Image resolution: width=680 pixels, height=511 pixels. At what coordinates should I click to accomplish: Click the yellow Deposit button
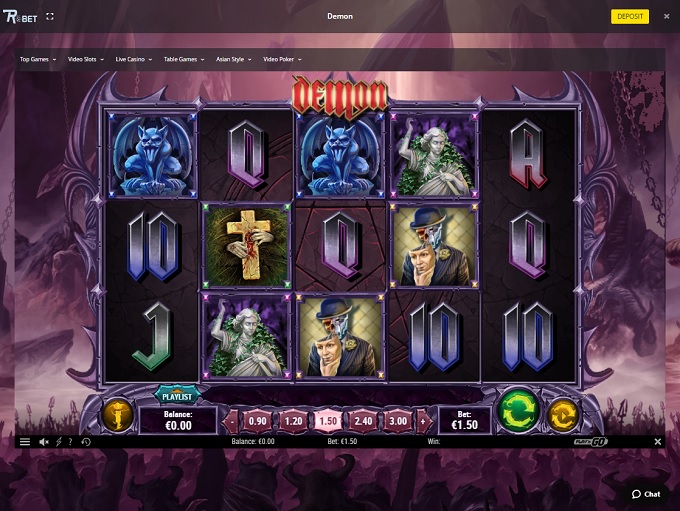click(630, 17)
